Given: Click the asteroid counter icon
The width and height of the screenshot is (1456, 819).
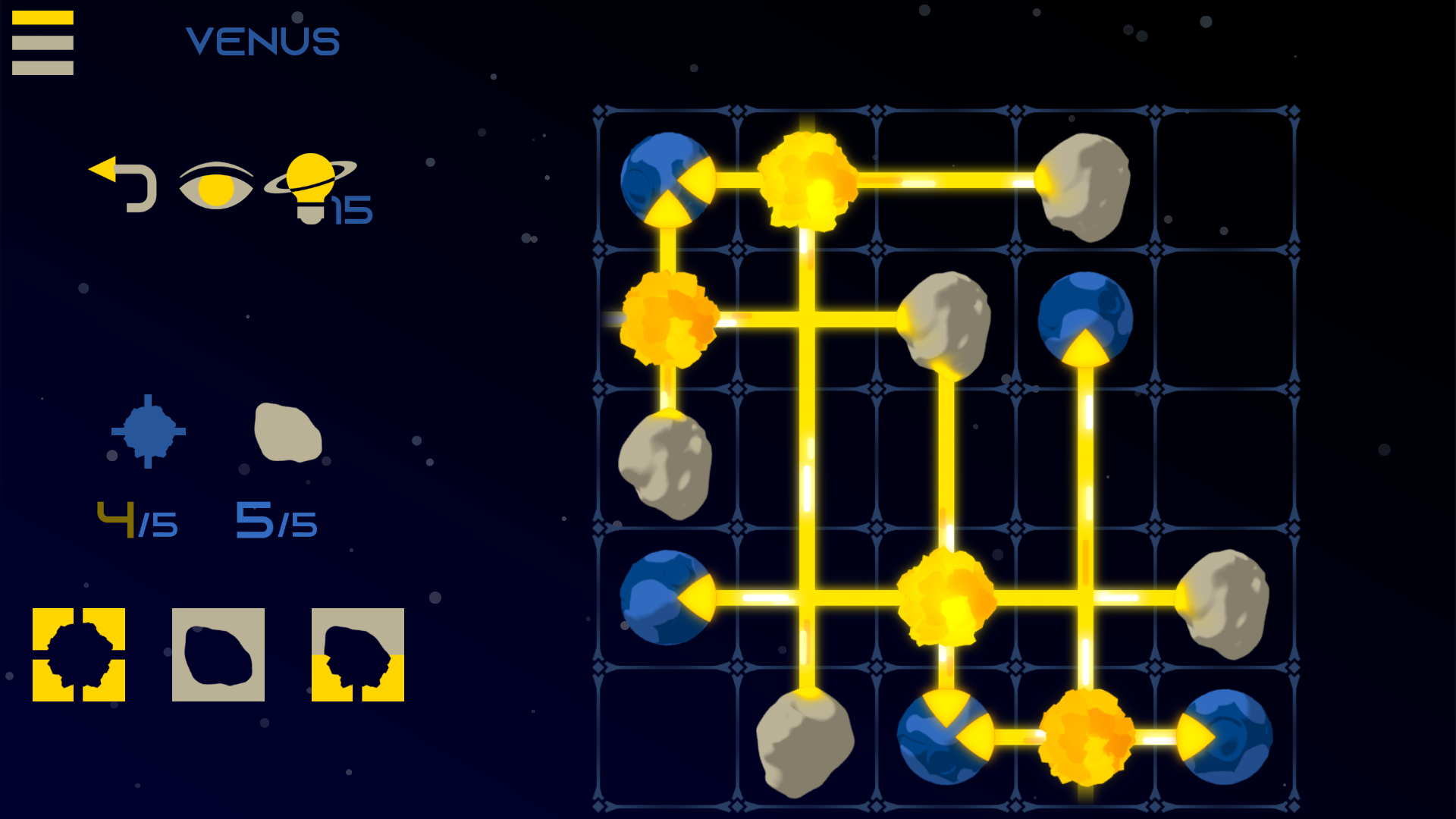Looking at the screenshot, I should tap(287, 436).
